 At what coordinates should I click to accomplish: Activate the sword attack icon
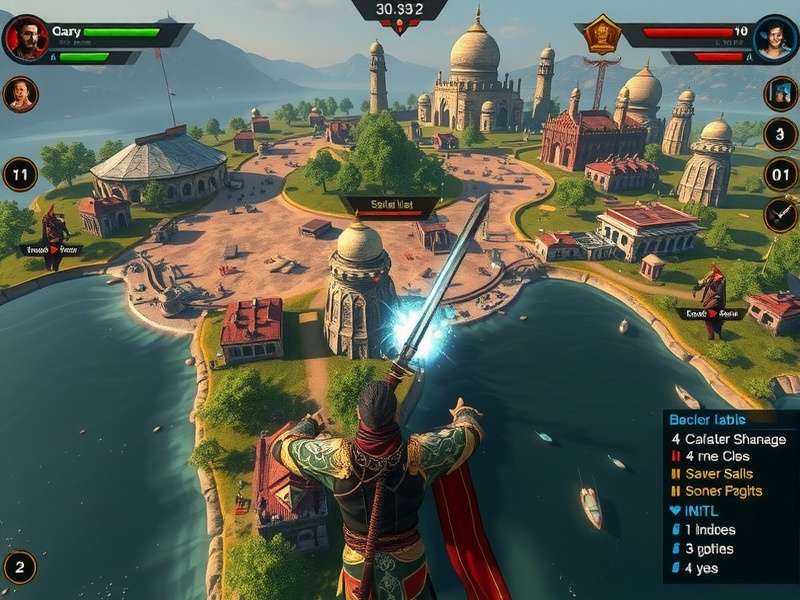coord(780,214)
